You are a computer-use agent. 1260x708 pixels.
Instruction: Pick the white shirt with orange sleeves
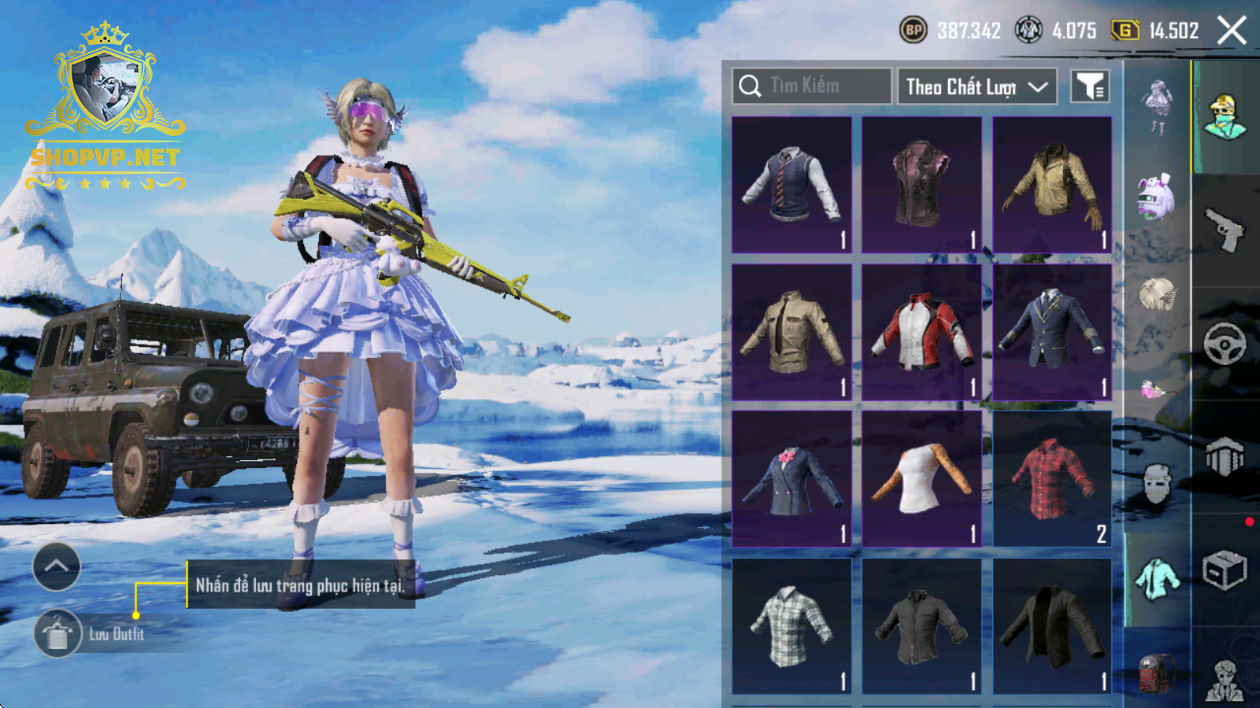[922, 479]
